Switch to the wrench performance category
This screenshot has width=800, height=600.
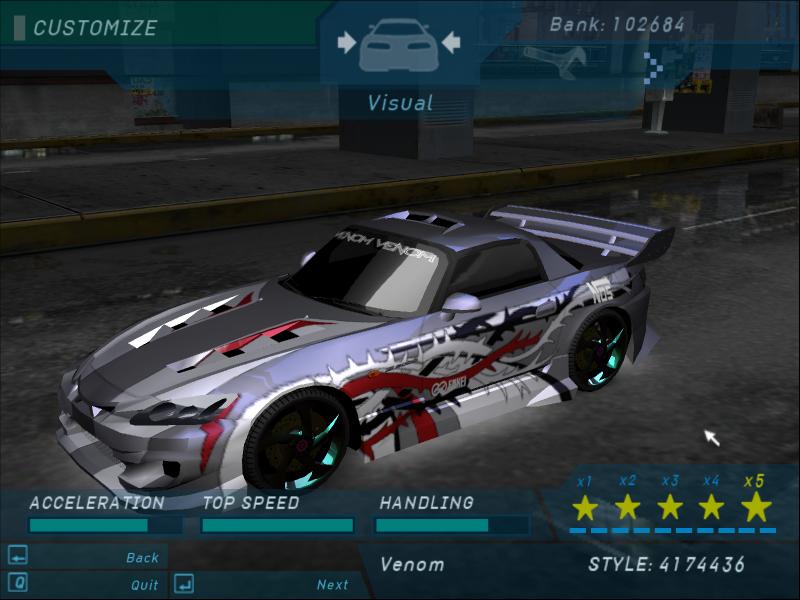click(549, 61)
